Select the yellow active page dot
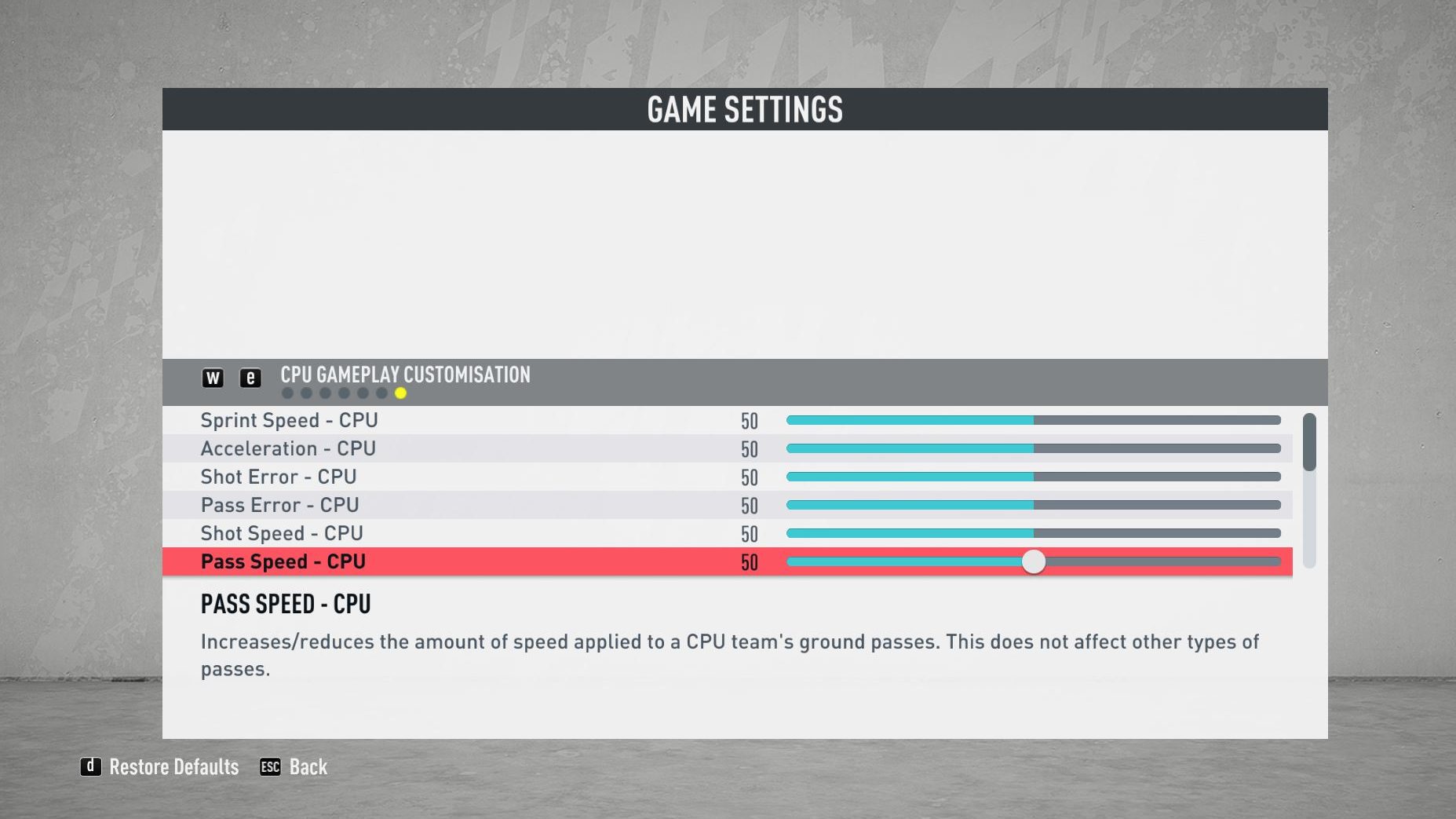1456x819 pixels. point(401,392)
